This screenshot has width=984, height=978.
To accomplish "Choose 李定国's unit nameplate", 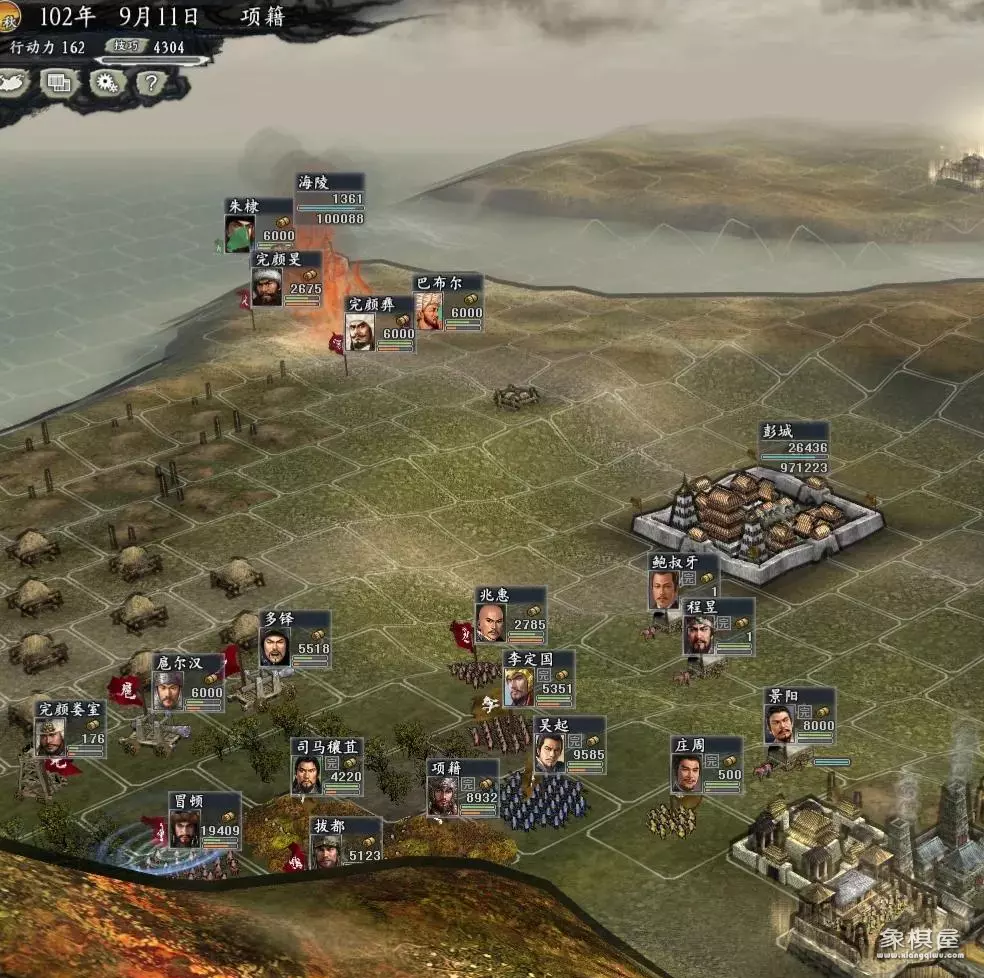I will tap(538, 677).
